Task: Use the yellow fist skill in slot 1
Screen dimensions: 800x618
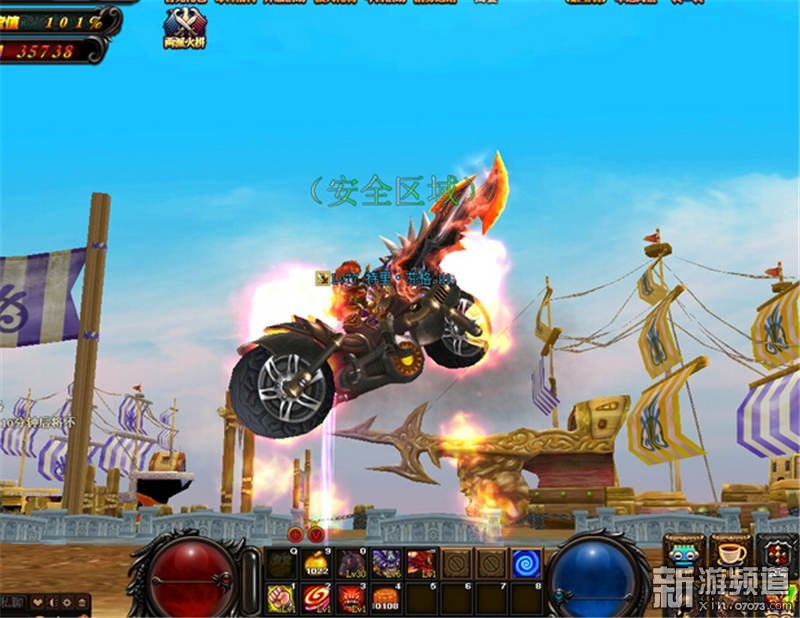Action: 281,598
